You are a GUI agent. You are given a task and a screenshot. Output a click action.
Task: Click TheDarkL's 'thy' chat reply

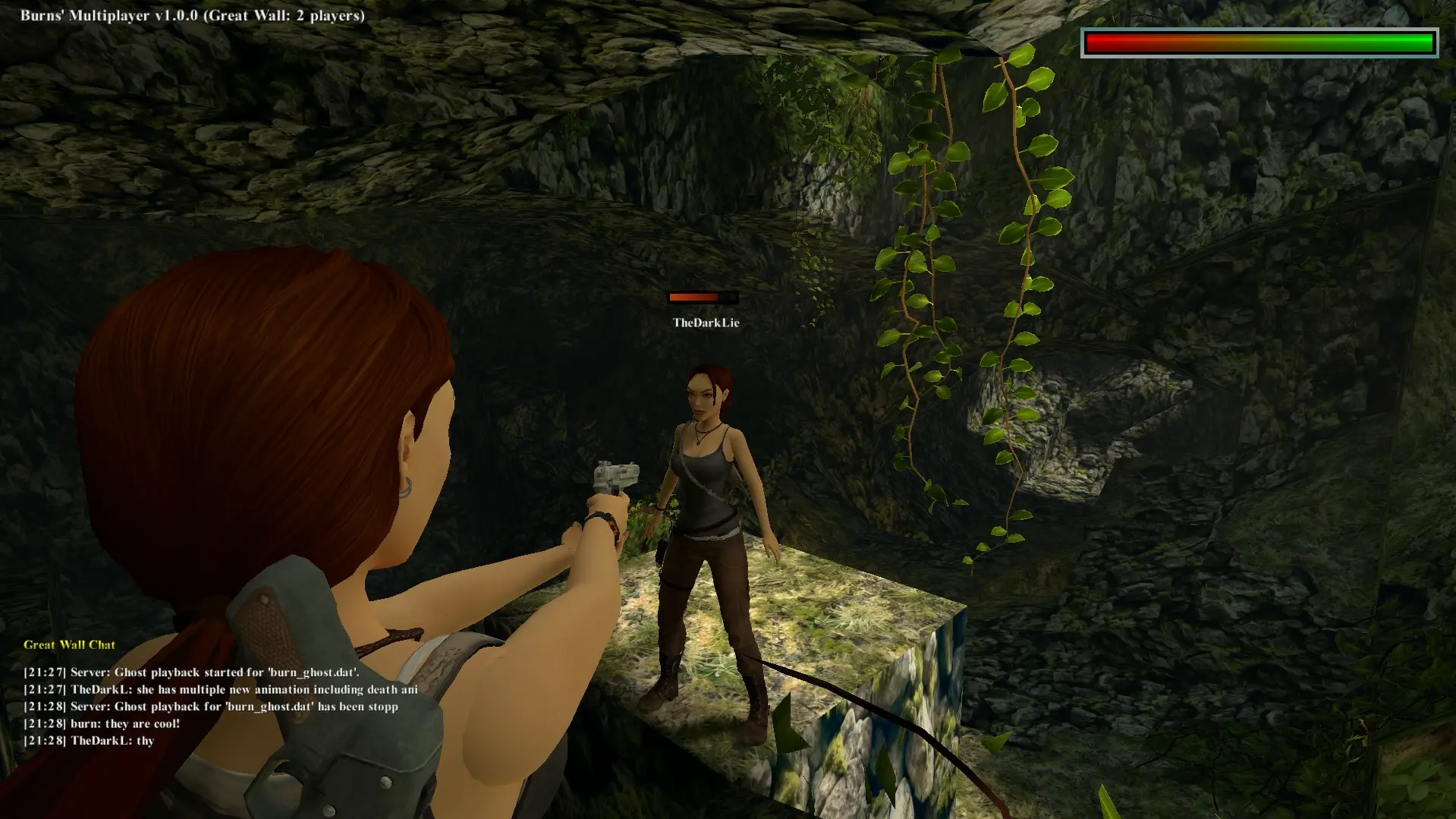pyautogui.click(x=89, y=740)
